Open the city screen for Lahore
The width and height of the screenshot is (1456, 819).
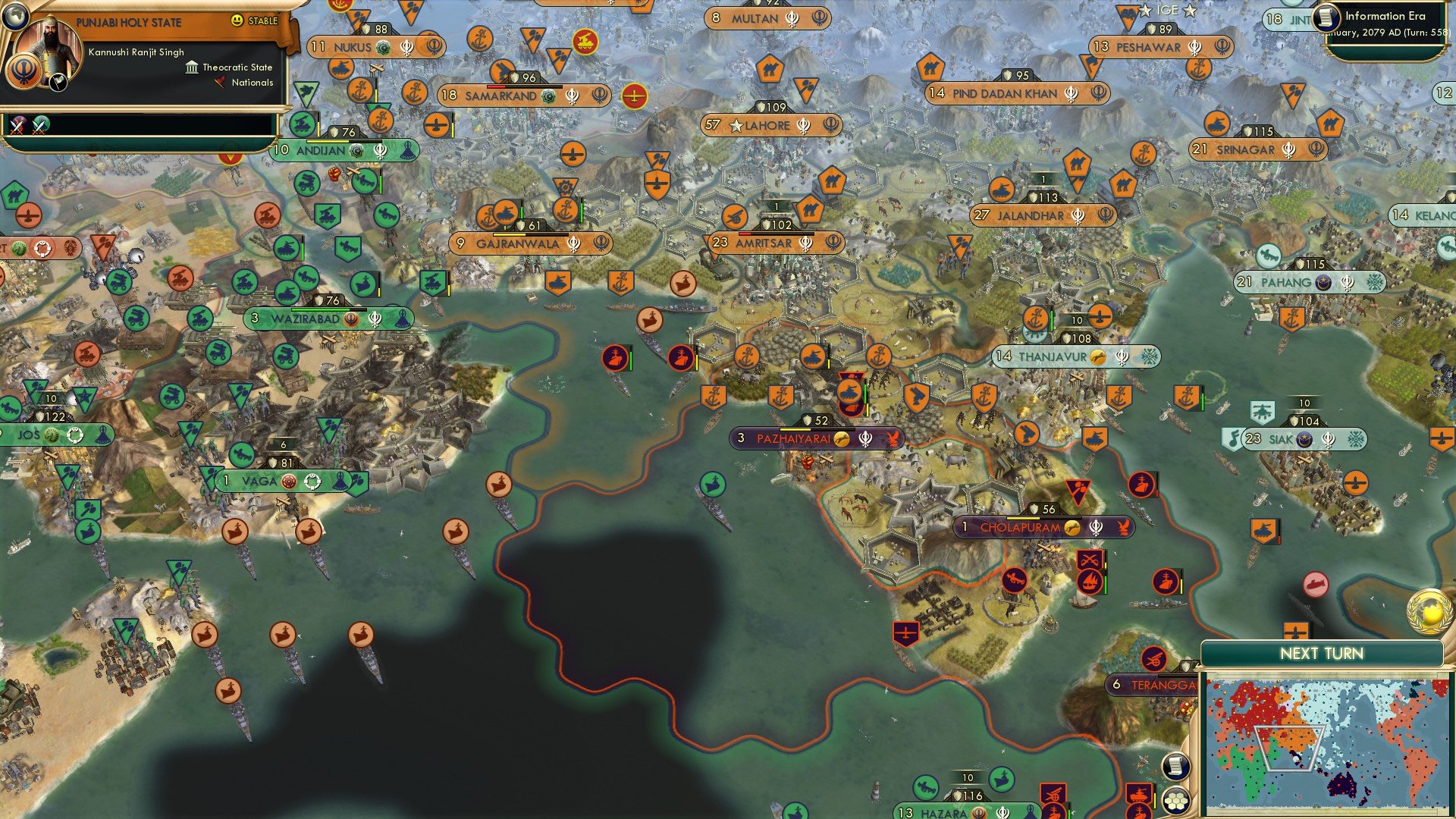click(768, 126)
